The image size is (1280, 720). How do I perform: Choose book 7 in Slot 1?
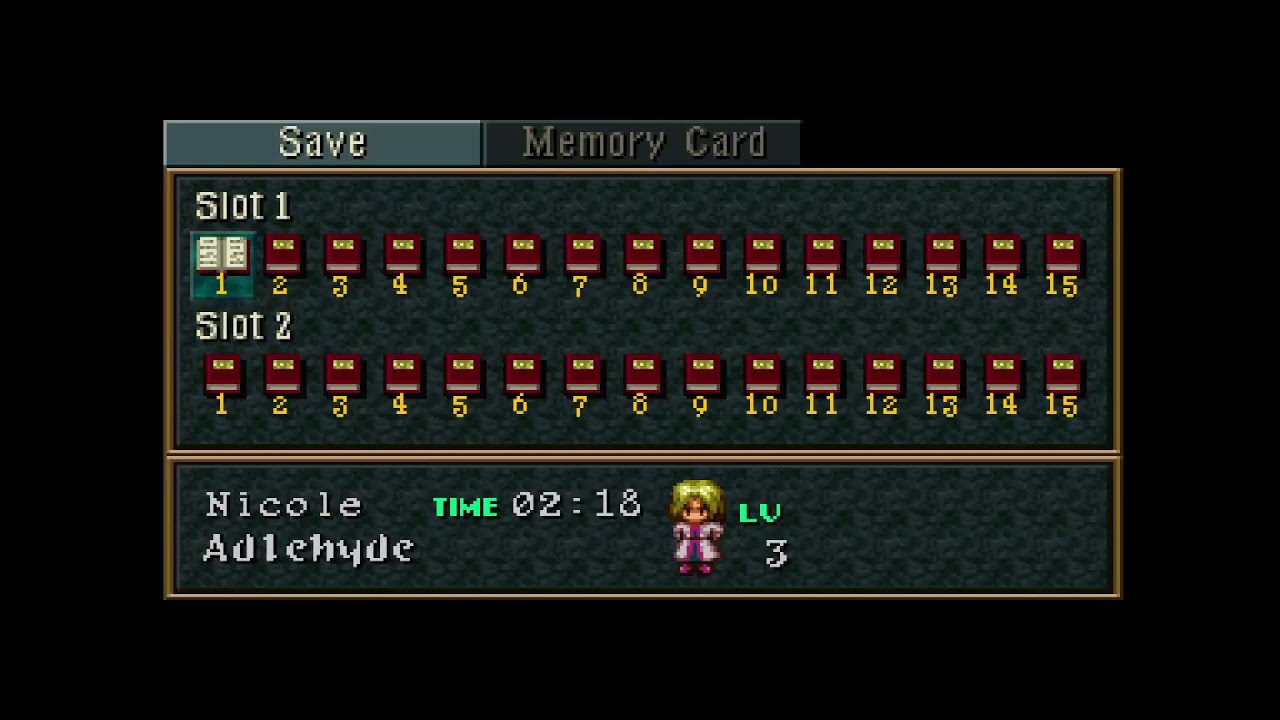pos(582,255)
